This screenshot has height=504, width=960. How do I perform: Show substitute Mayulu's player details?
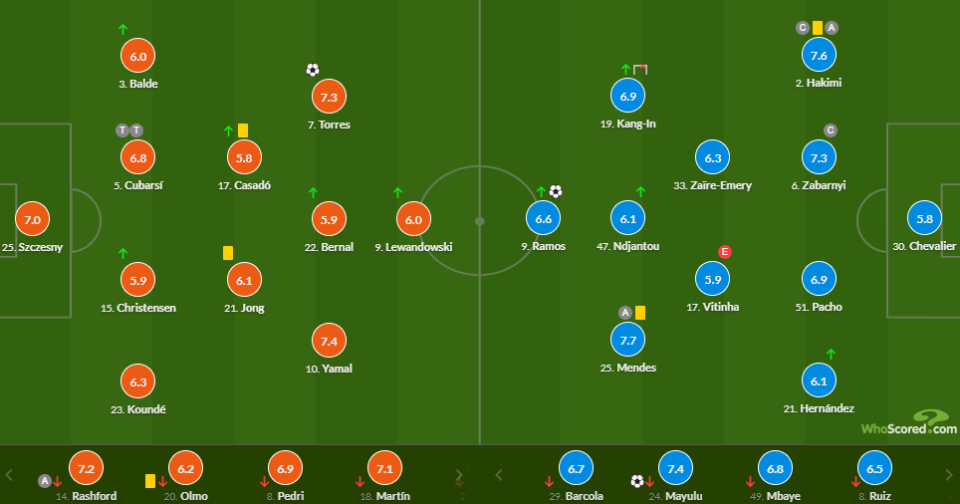point(676,468)
